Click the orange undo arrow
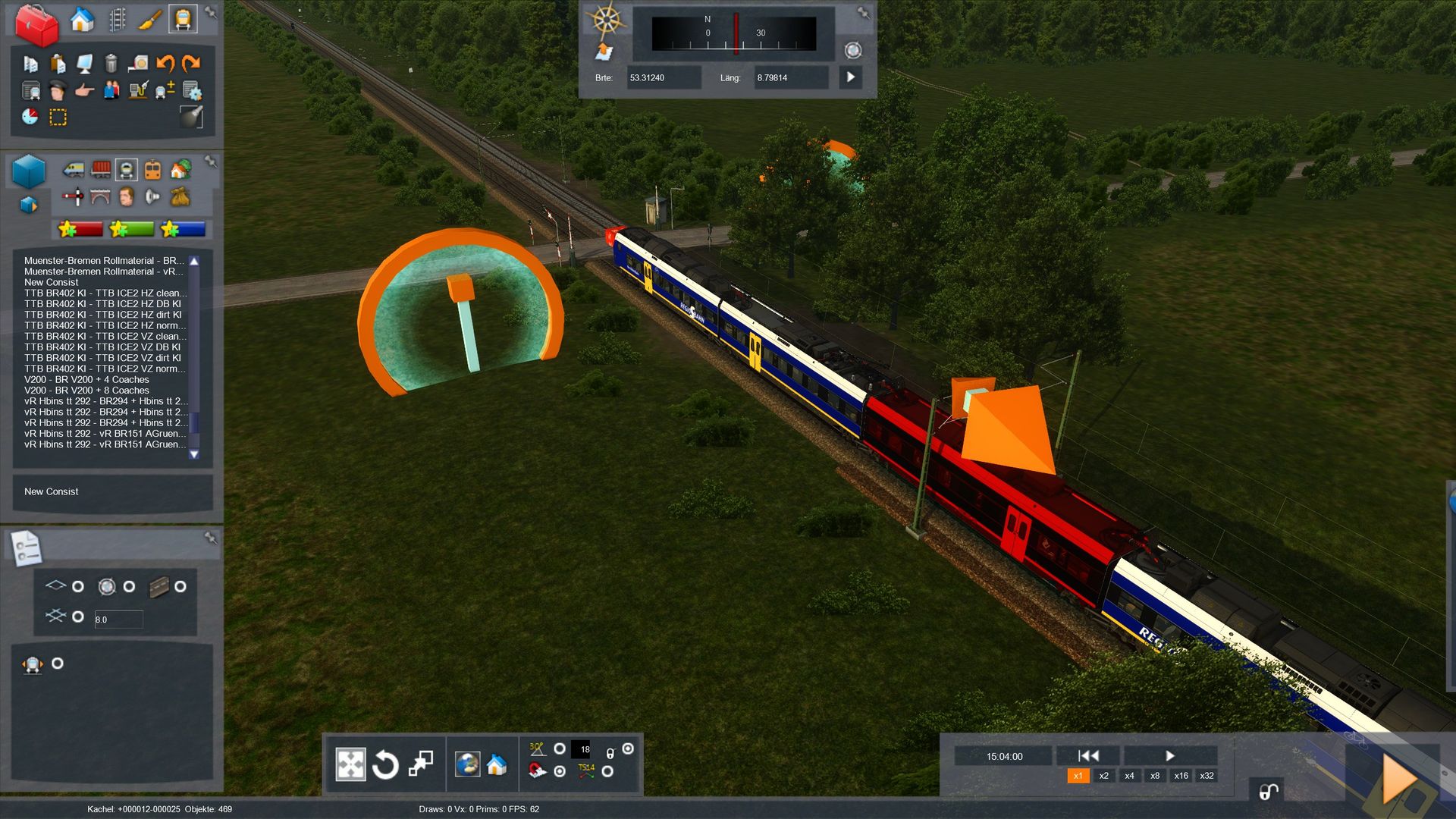 (x=165, y=64)
